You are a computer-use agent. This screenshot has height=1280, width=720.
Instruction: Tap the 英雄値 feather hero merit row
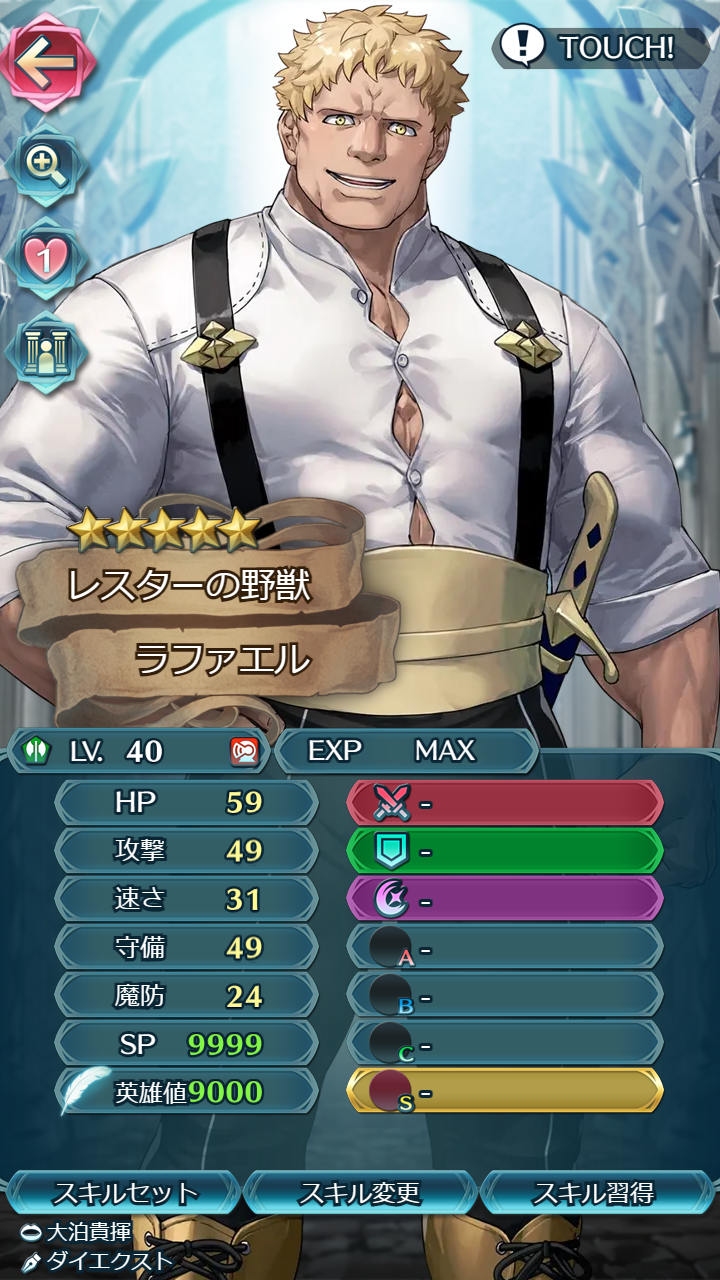187,1092
